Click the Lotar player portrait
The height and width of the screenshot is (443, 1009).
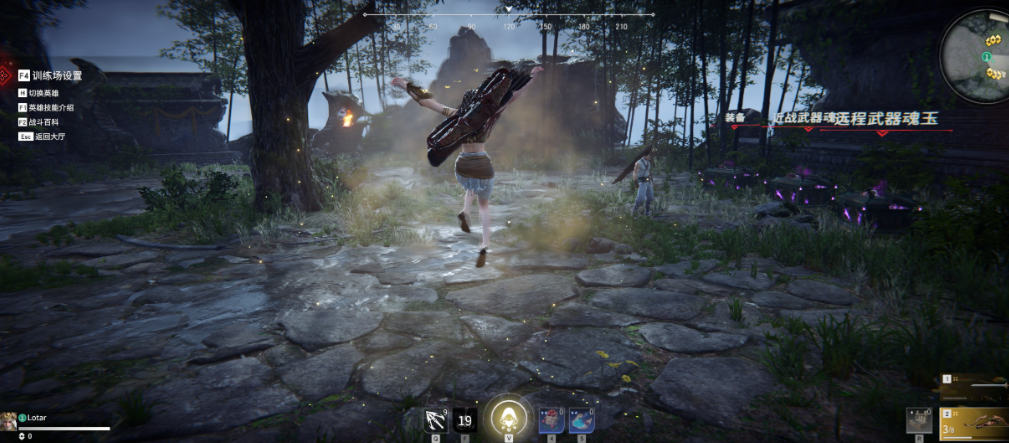(10, 420)
